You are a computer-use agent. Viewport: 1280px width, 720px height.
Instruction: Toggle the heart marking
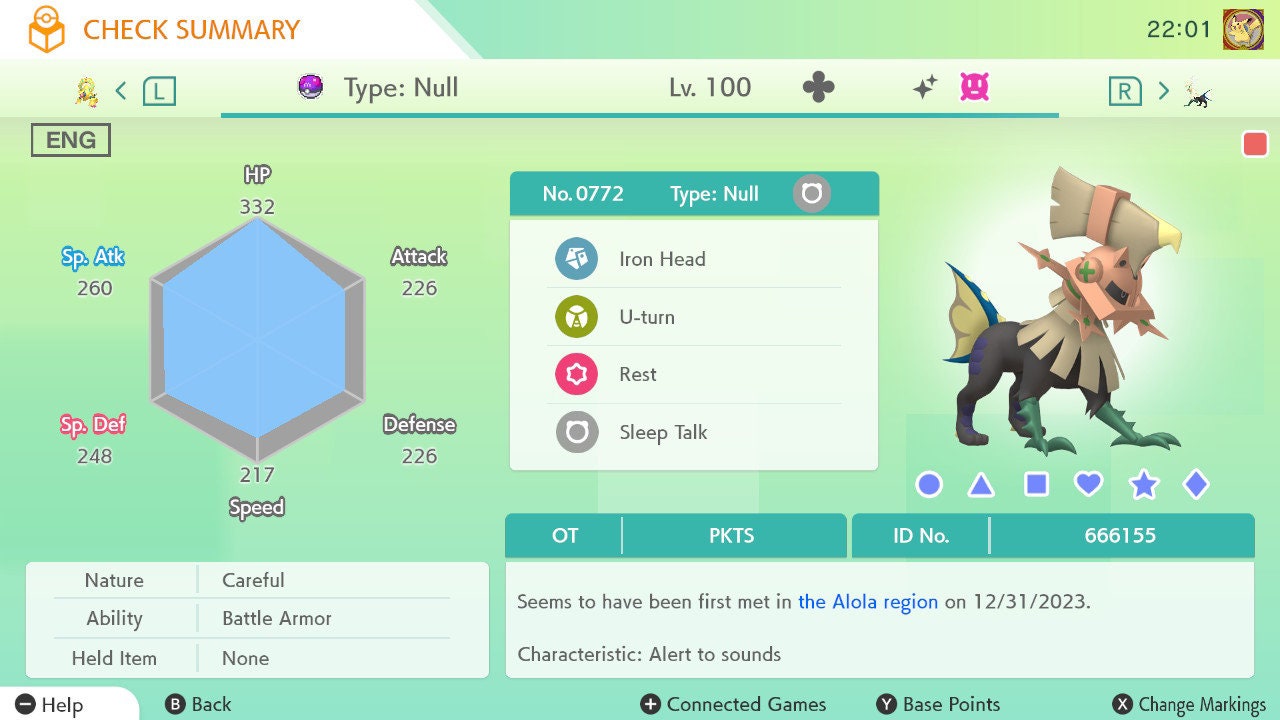coord(1089,485)
